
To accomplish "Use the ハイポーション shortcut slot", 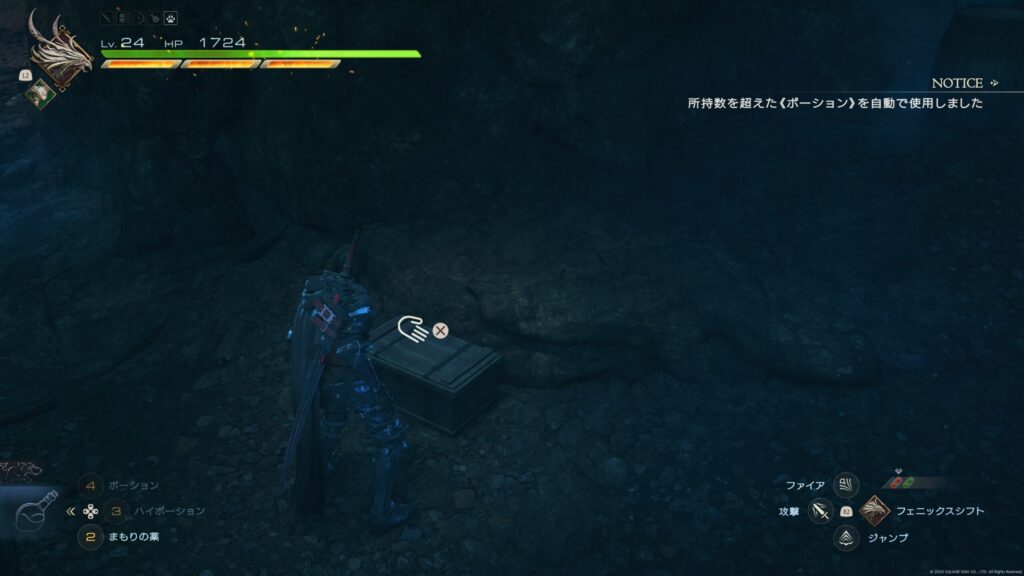I will click(116, 510).
